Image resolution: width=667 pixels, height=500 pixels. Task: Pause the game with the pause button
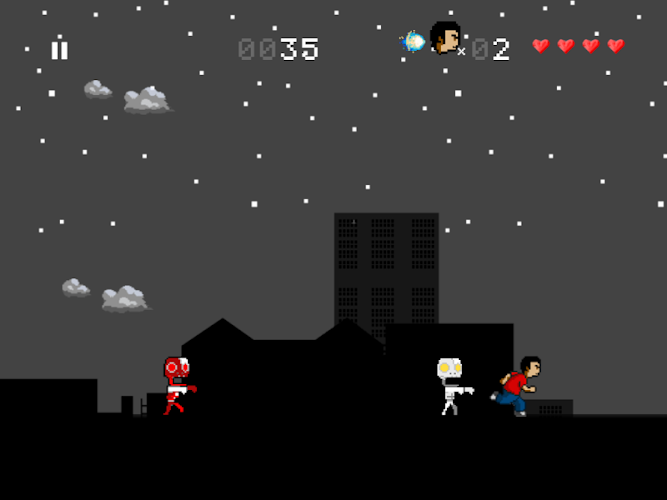tap(60, 50)
